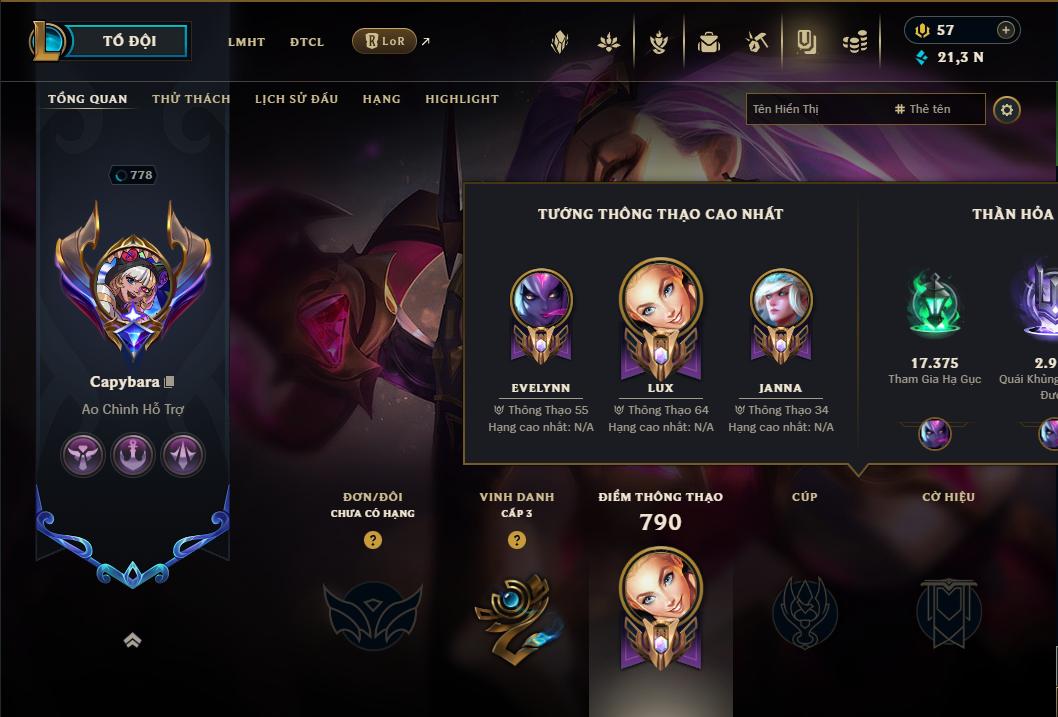Switch to the ĐTCL game tab

tap(306, 42)
